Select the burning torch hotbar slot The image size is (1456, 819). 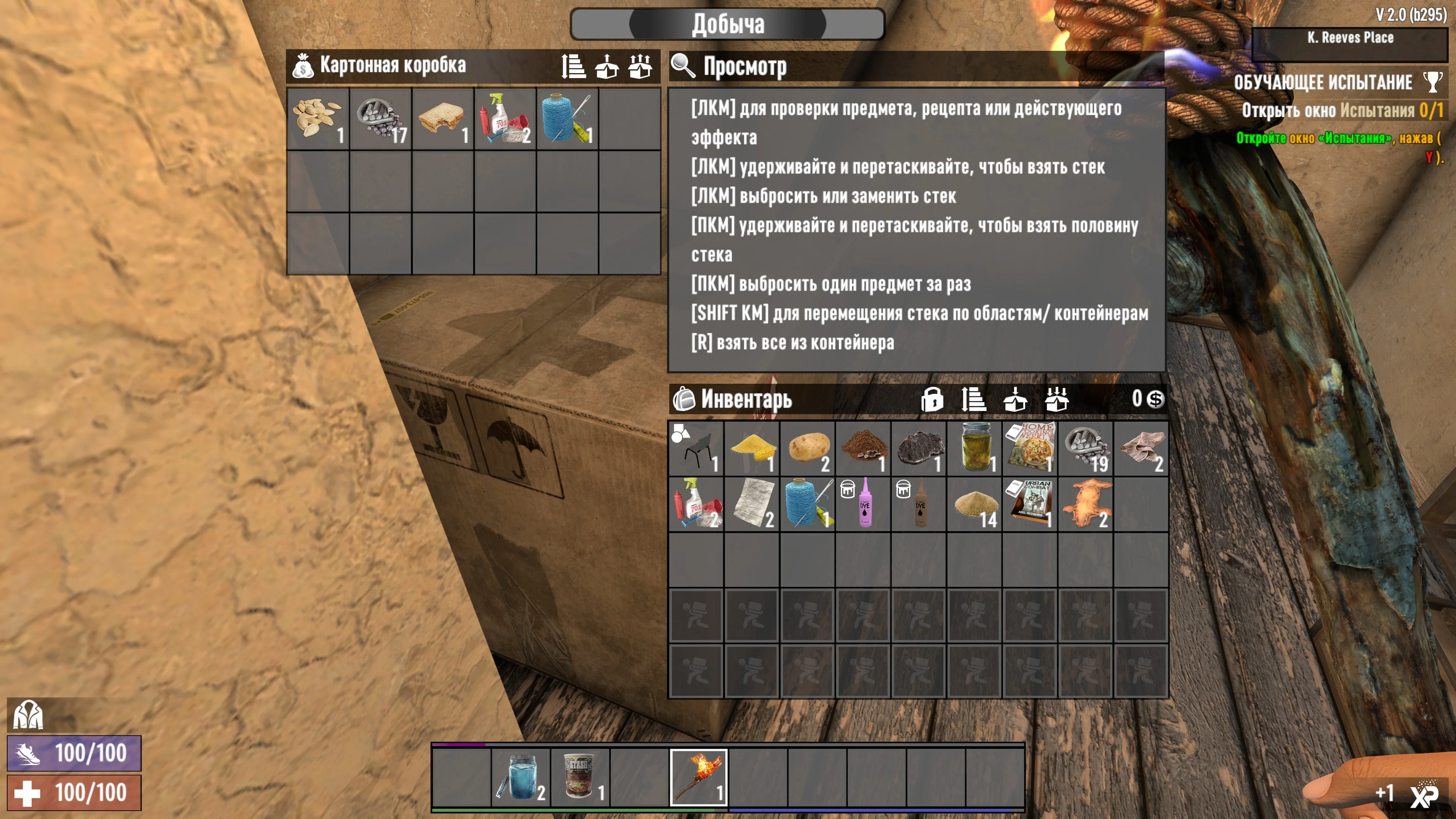pos(698,777)
